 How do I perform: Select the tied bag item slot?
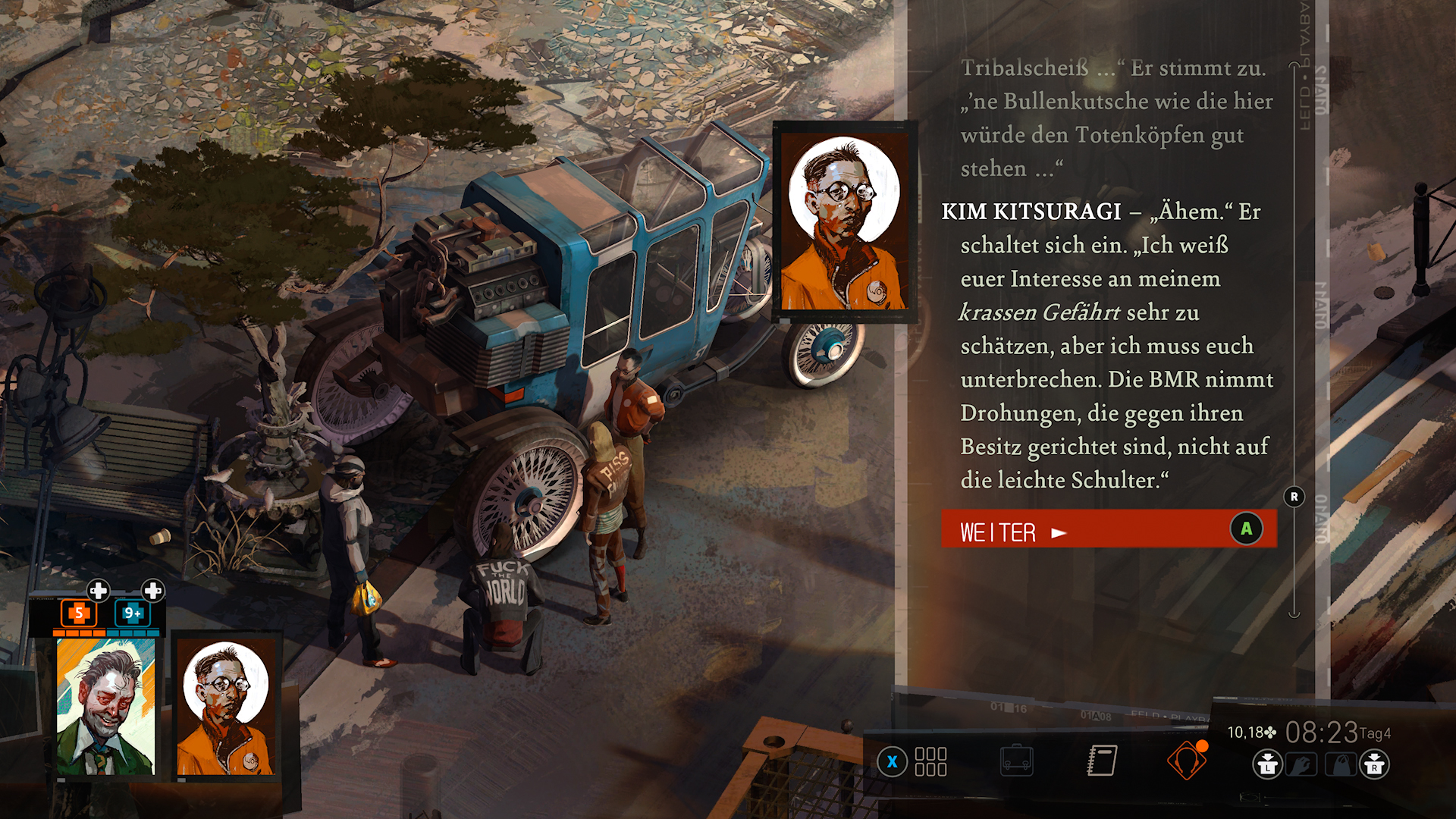tap(1340, 764)
